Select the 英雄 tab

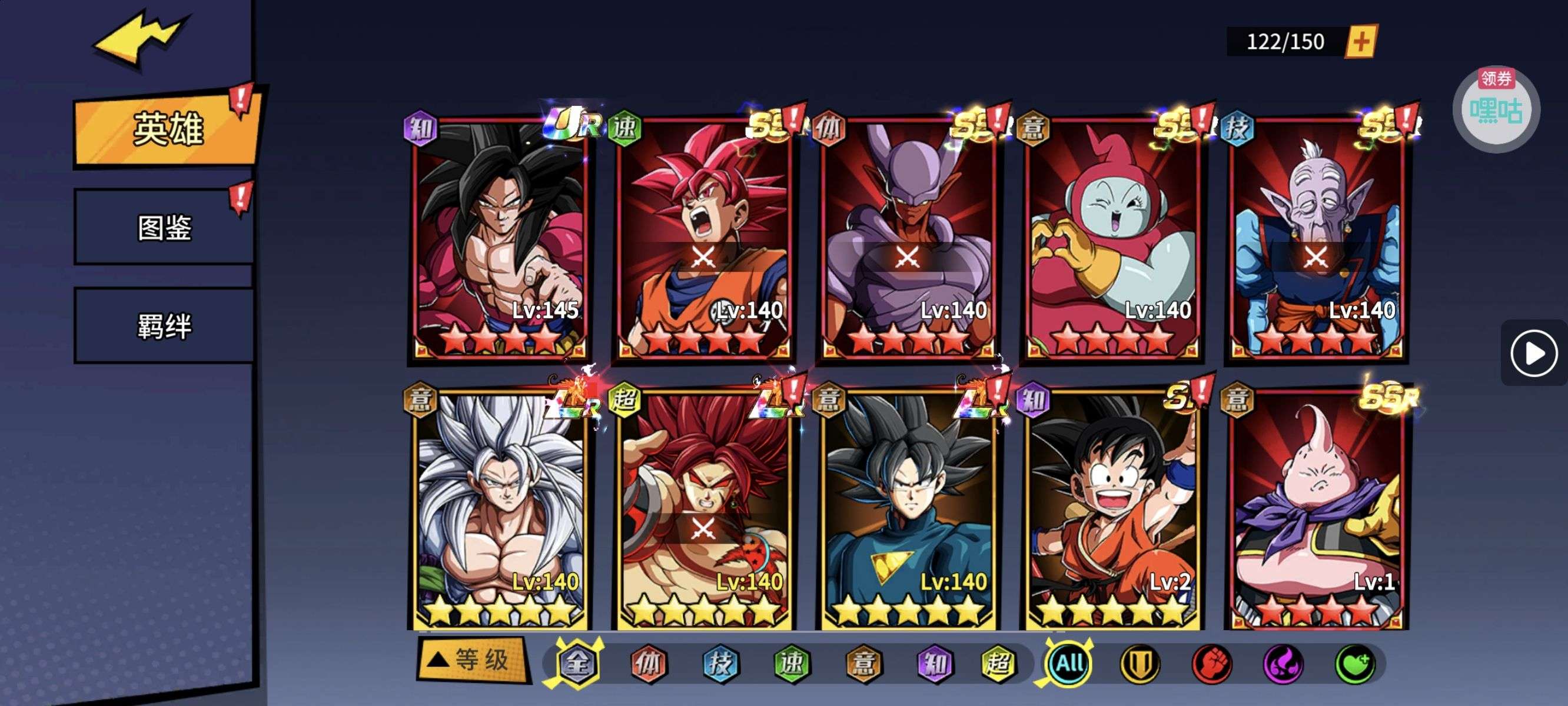pyautogui.click(x=167, y=129)
